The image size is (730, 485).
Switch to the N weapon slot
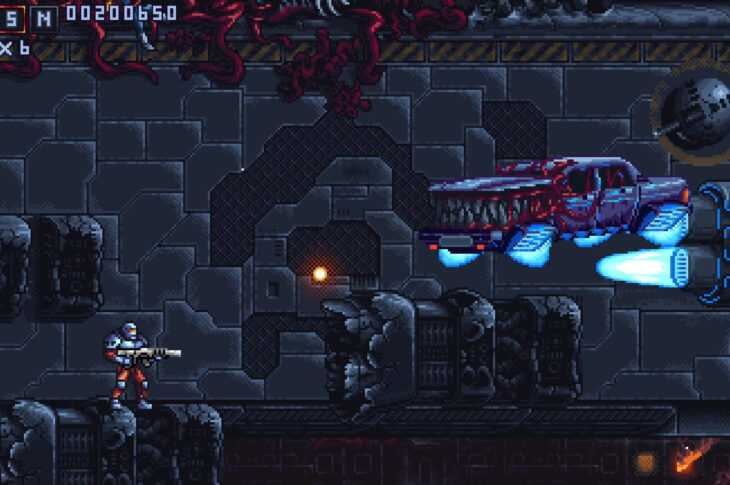pos(43,16)
